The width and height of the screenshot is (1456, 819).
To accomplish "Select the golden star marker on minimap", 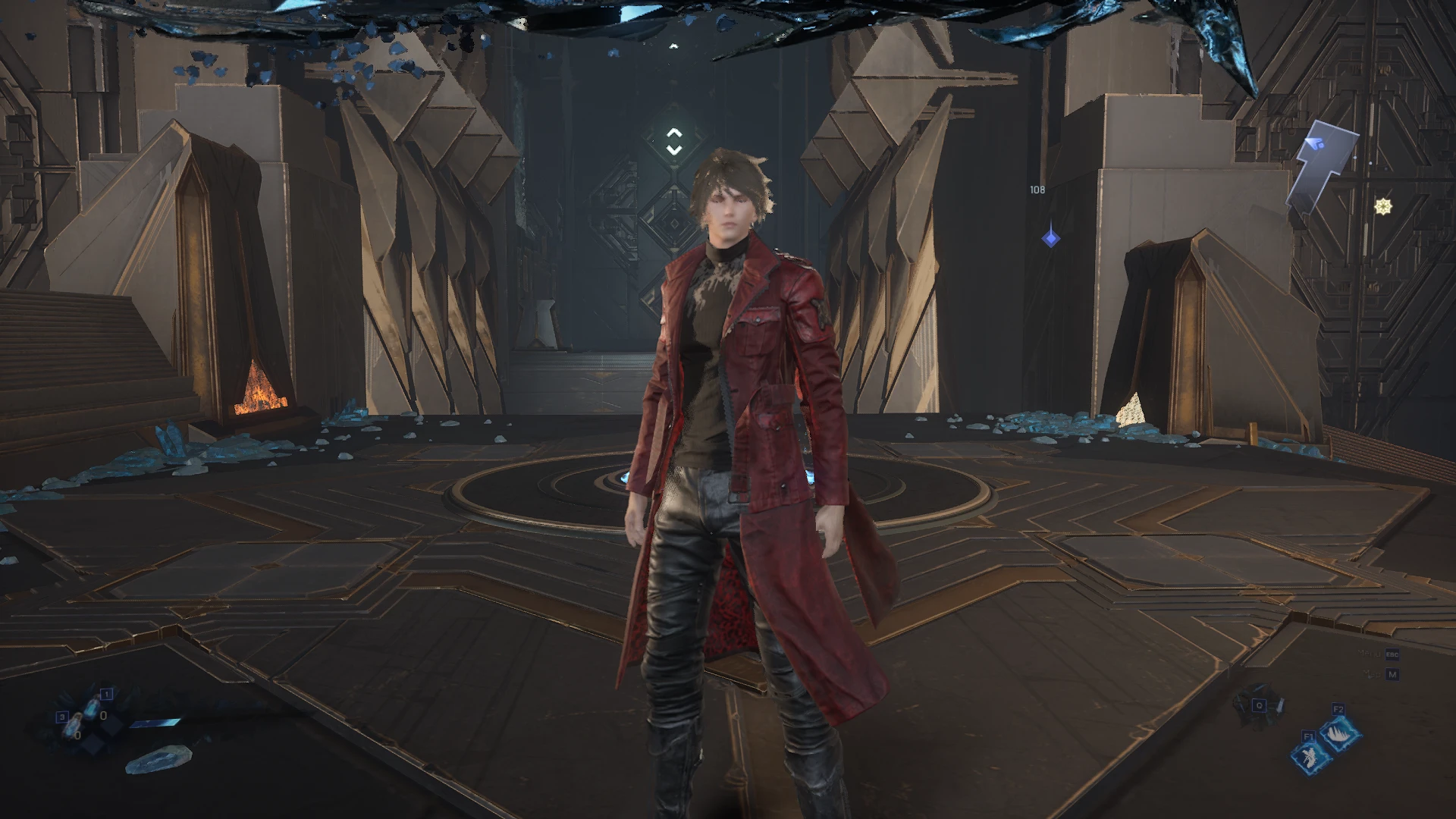I will coord(1382,206).
